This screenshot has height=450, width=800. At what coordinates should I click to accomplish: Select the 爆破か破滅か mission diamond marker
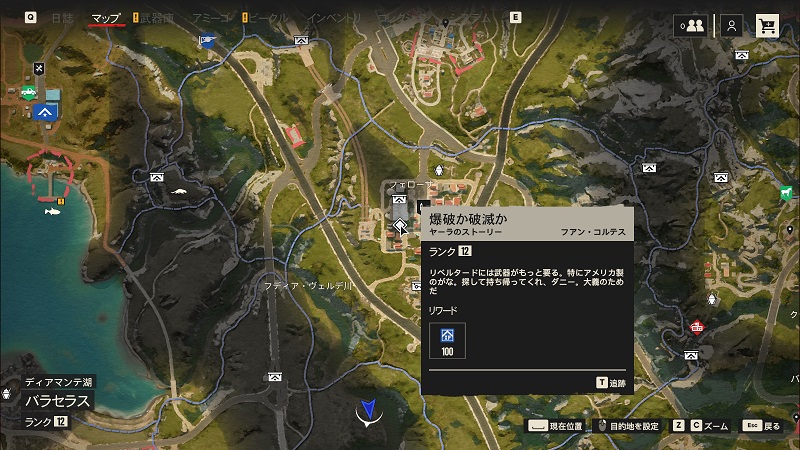click(399, 226)
